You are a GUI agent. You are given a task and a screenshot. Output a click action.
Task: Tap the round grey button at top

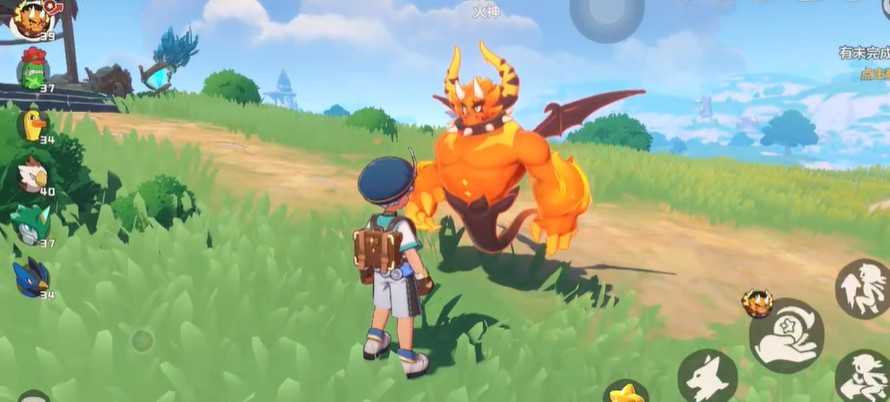click(607, 18)
